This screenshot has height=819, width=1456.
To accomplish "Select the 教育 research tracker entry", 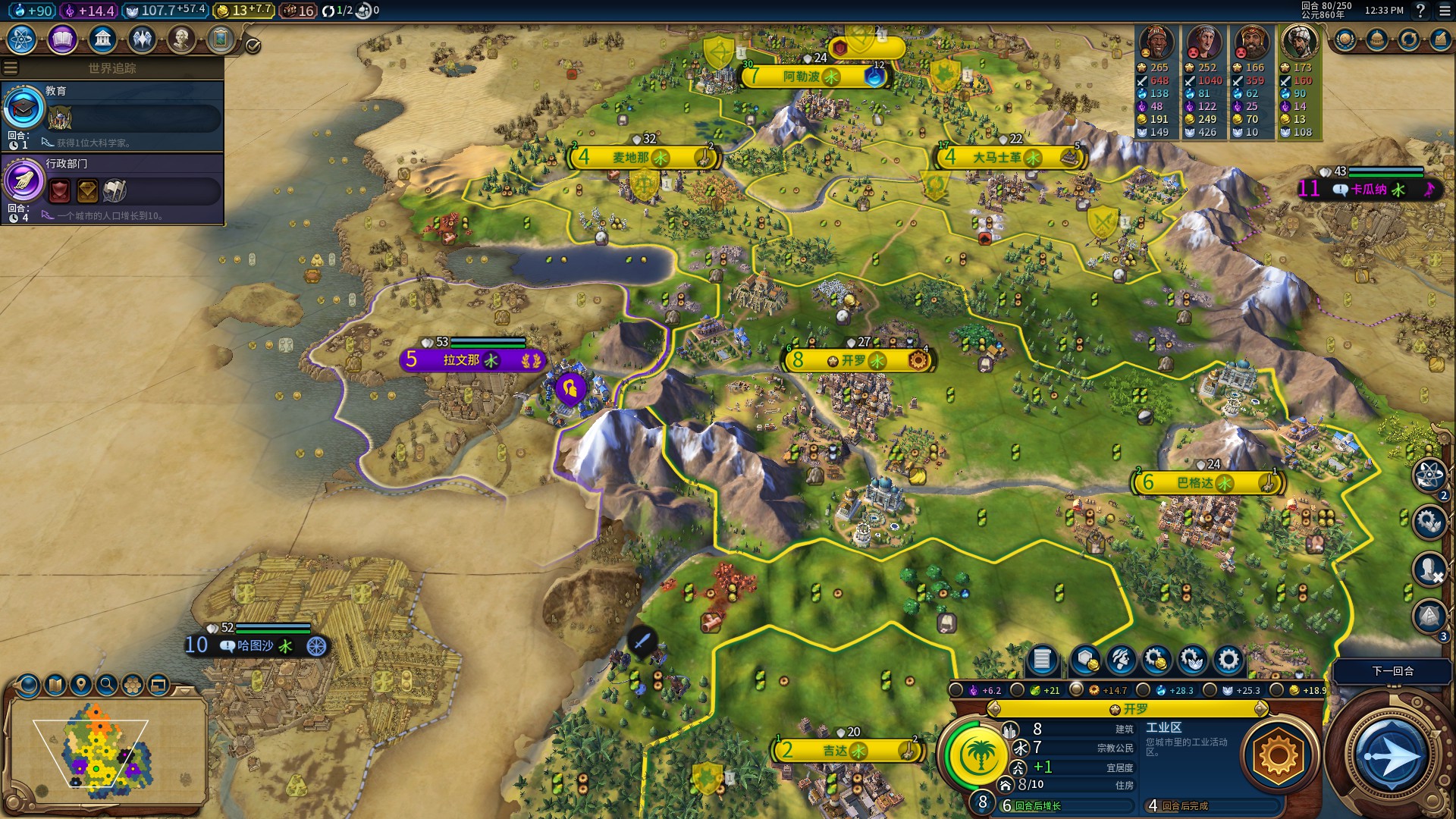I will point(112,115).
